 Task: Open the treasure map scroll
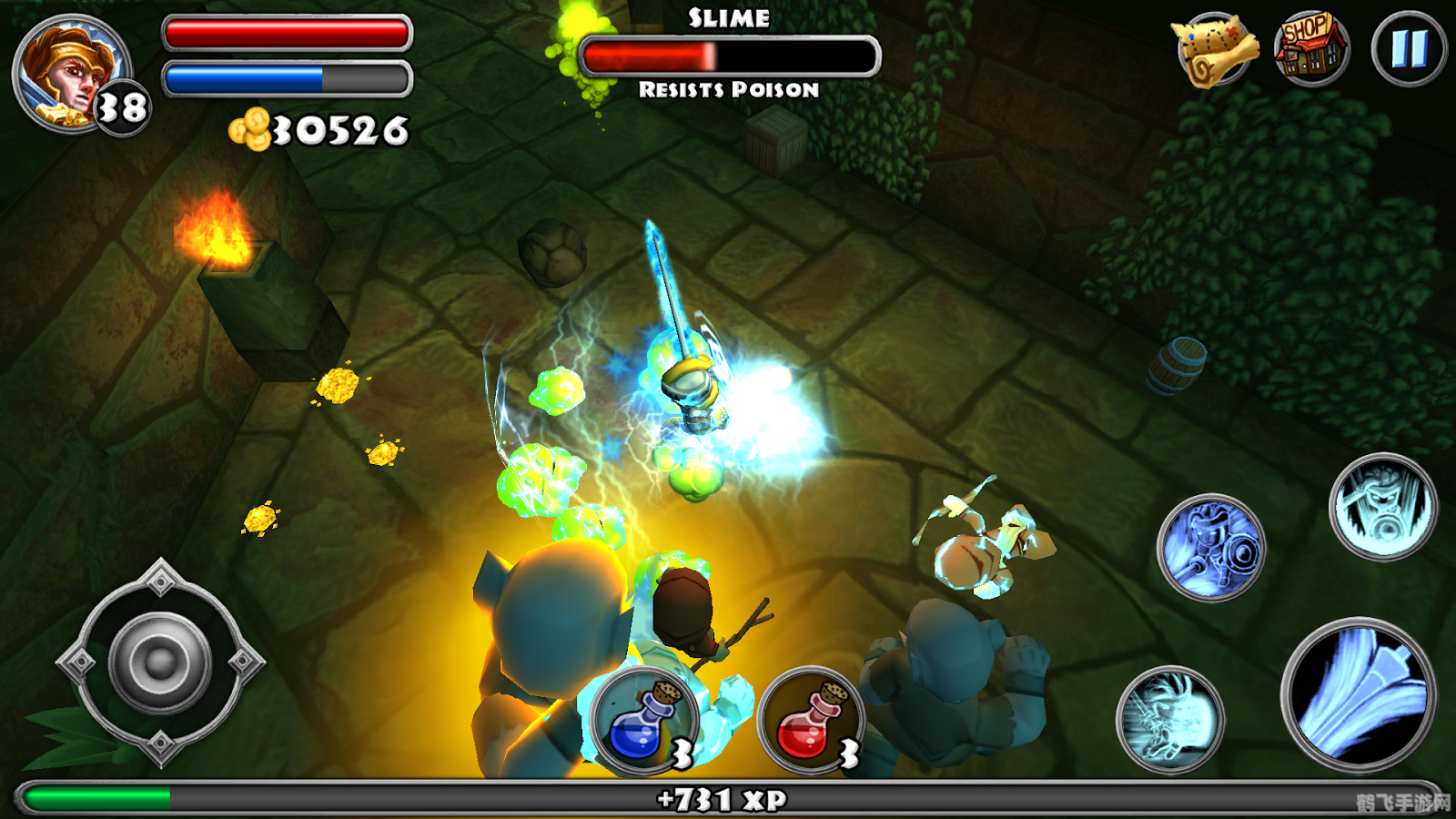click(1216, 51)
